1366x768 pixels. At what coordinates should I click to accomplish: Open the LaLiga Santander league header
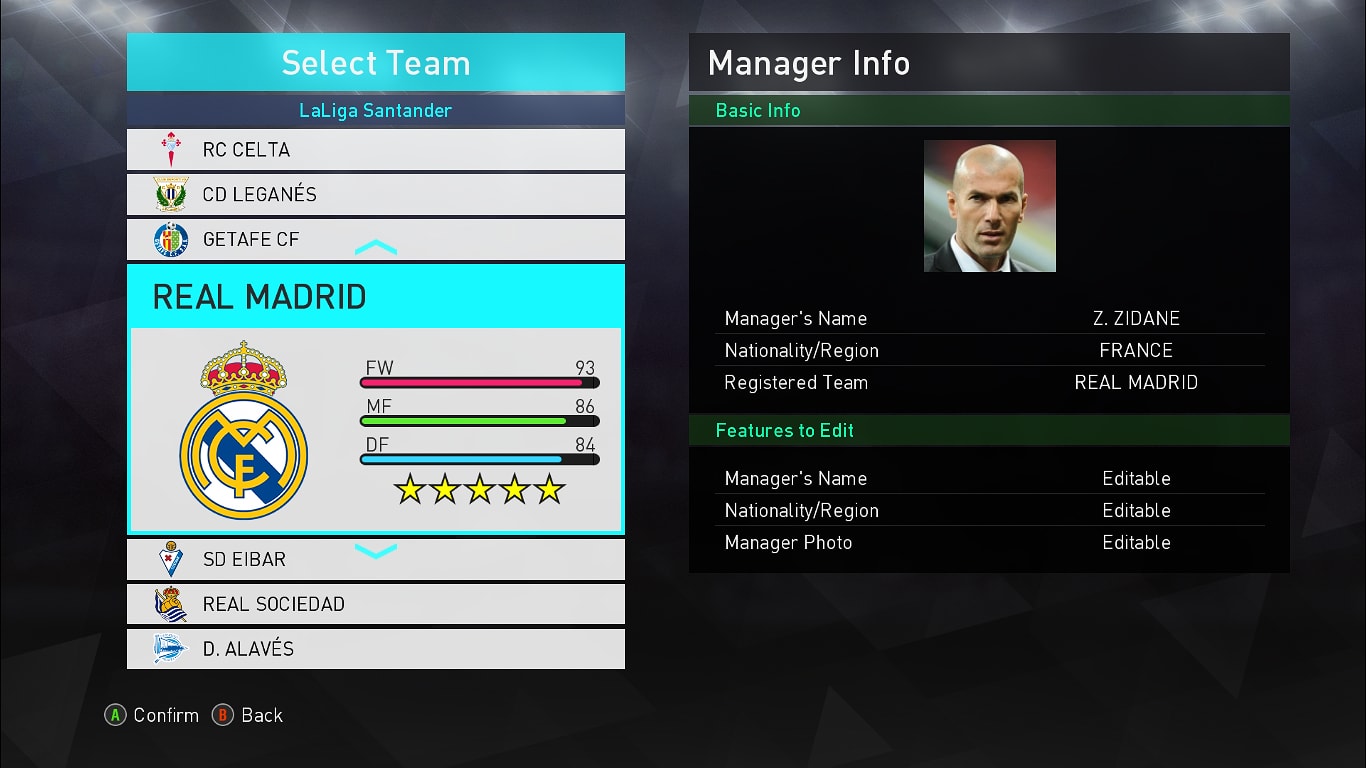tap(375, 111)
